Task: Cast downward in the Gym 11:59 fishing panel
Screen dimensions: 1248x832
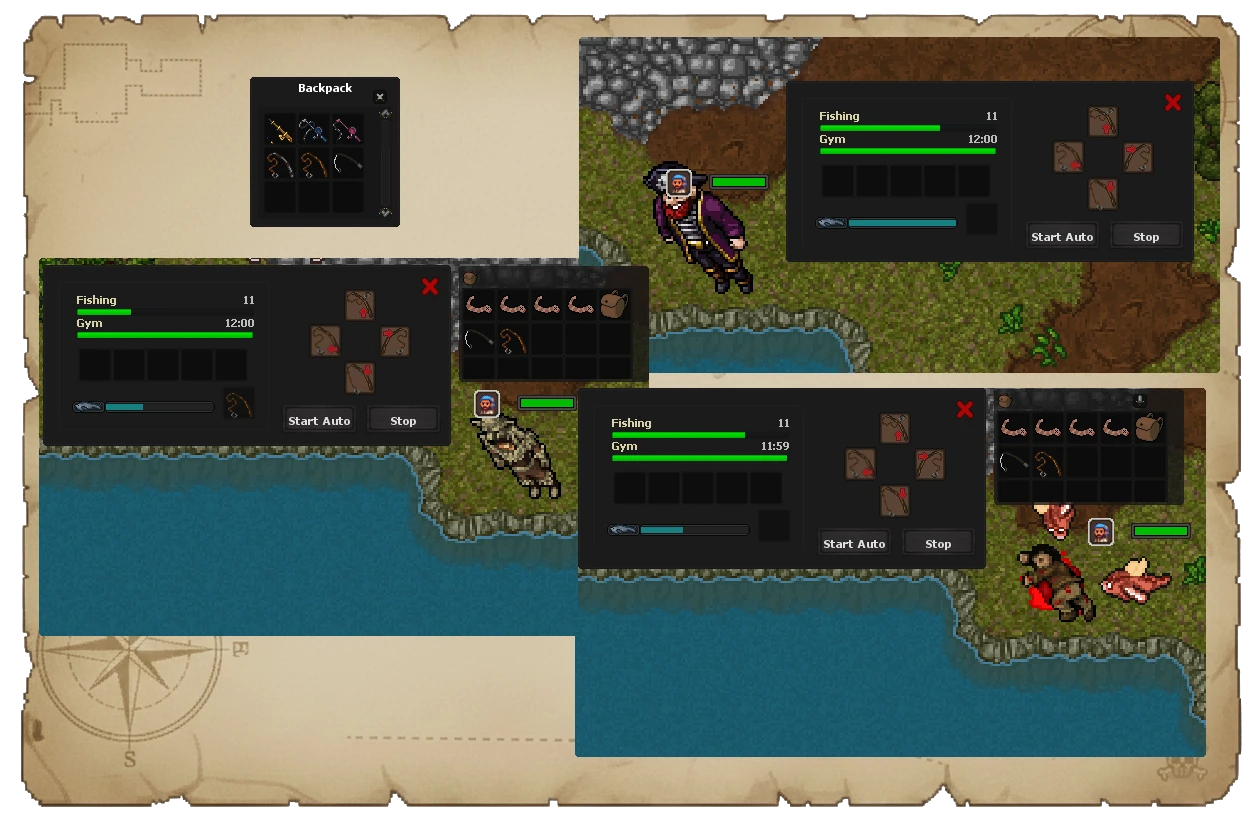Action: point(895,500)
